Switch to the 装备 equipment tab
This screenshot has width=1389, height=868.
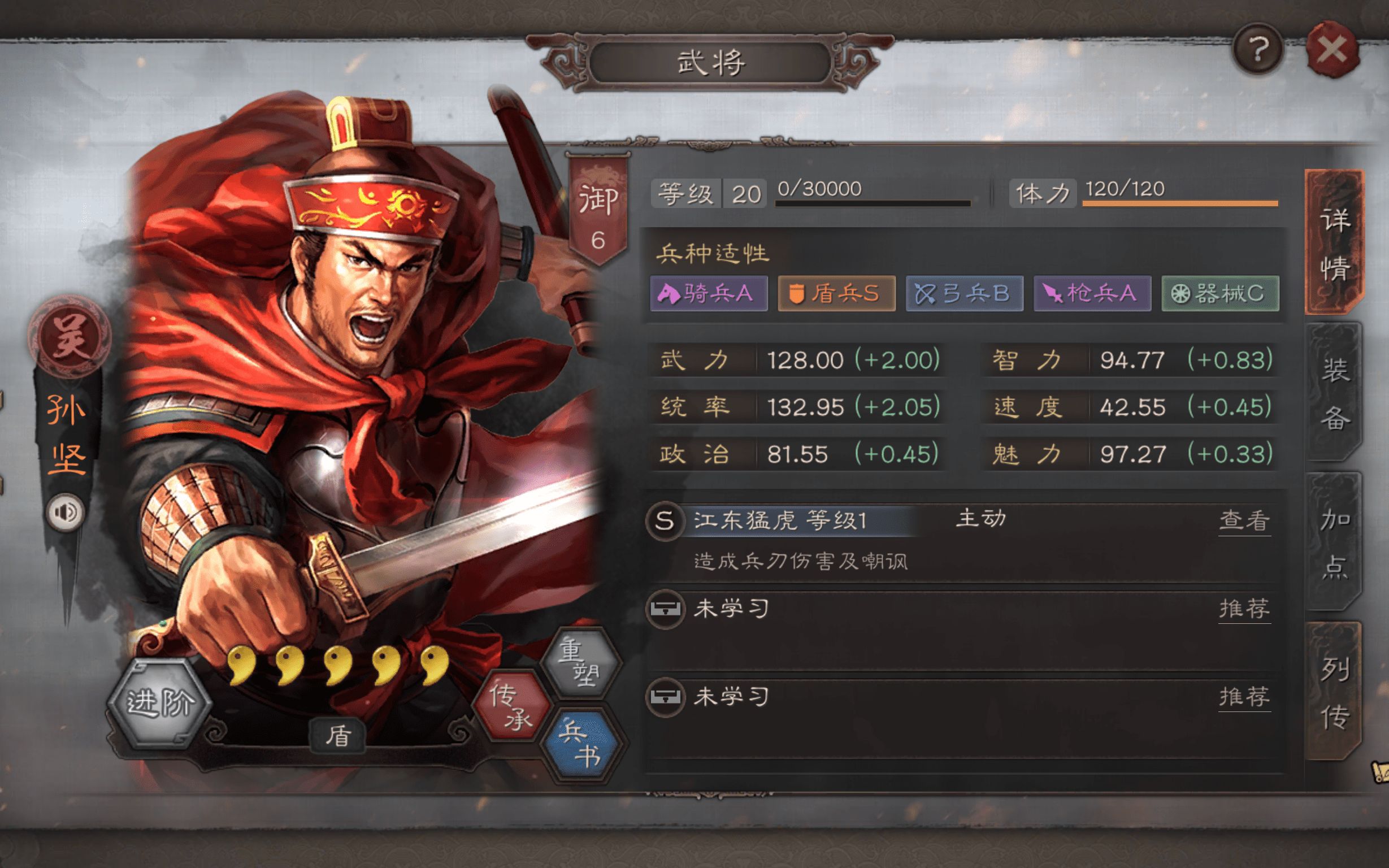(x=1334, y=393)
